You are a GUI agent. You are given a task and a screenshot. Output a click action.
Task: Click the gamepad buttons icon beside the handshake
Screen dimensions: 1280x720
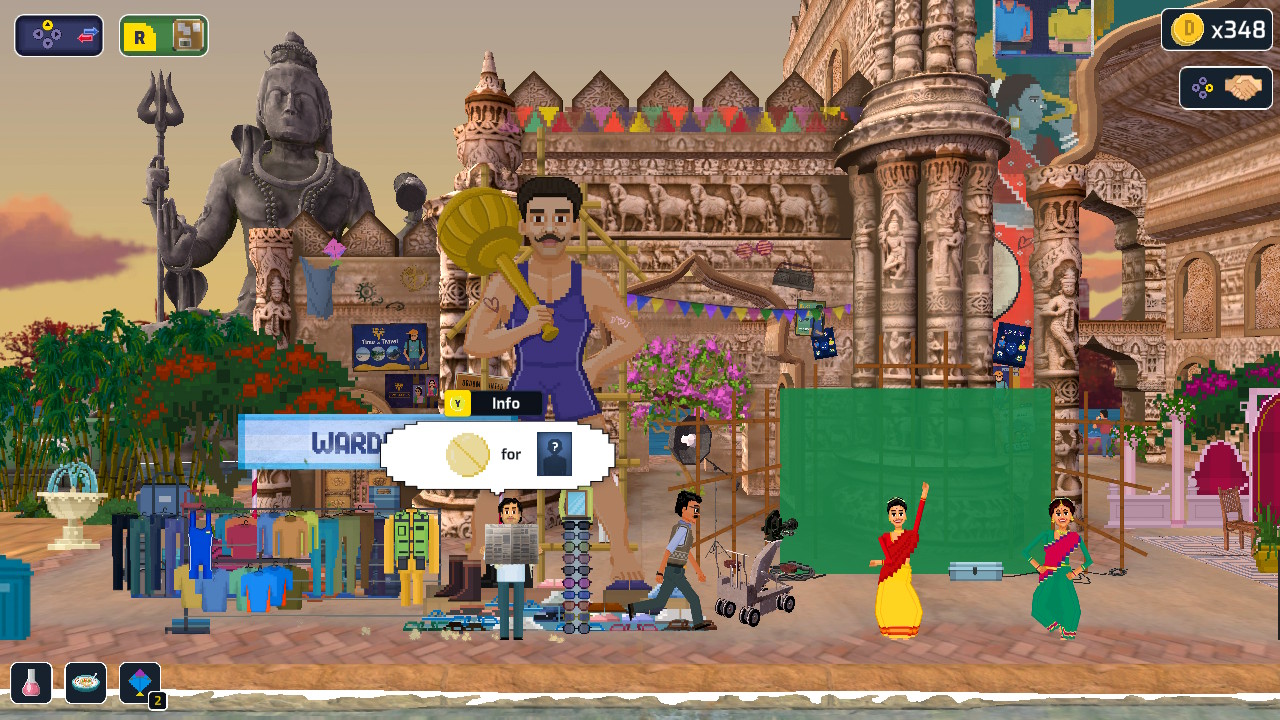pyautogui.click(x=1200, y=88)
